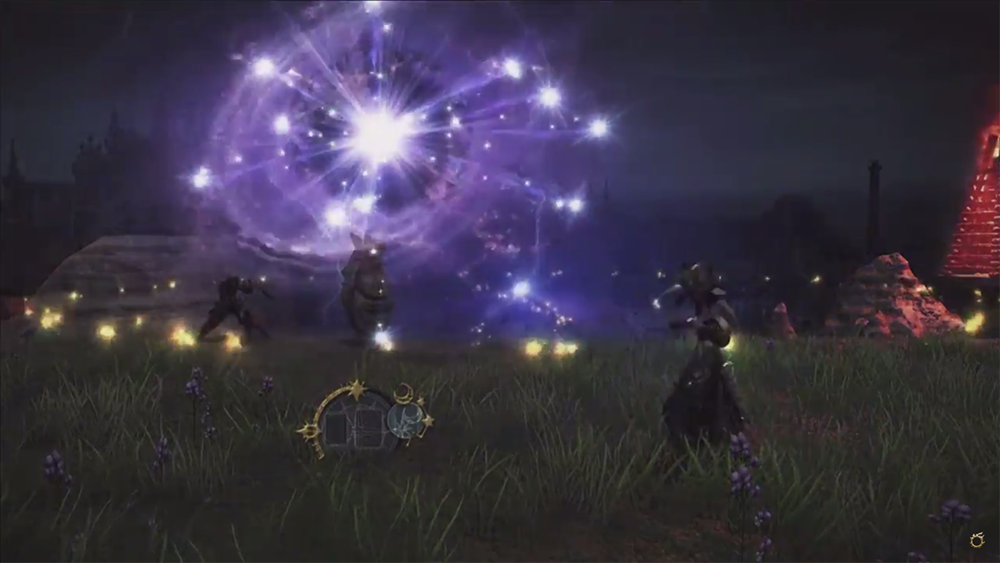Click the gold meteor logo icon
The width and height of the screenshot is (1000, 563).
pyautogui.click(x=977, y=540)
